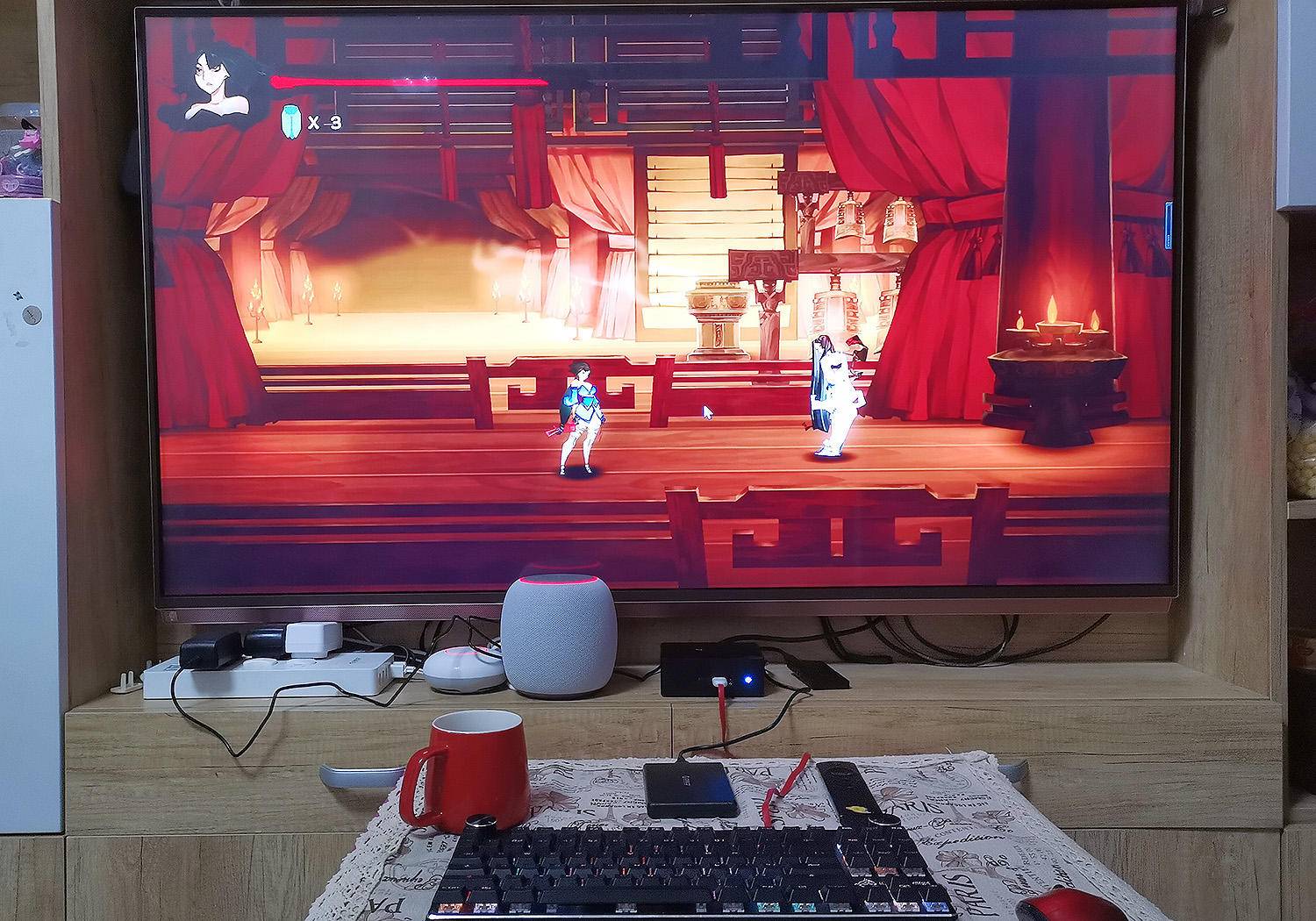Click the heroine portrait in the top-left HUD

(x=217, y=83)
